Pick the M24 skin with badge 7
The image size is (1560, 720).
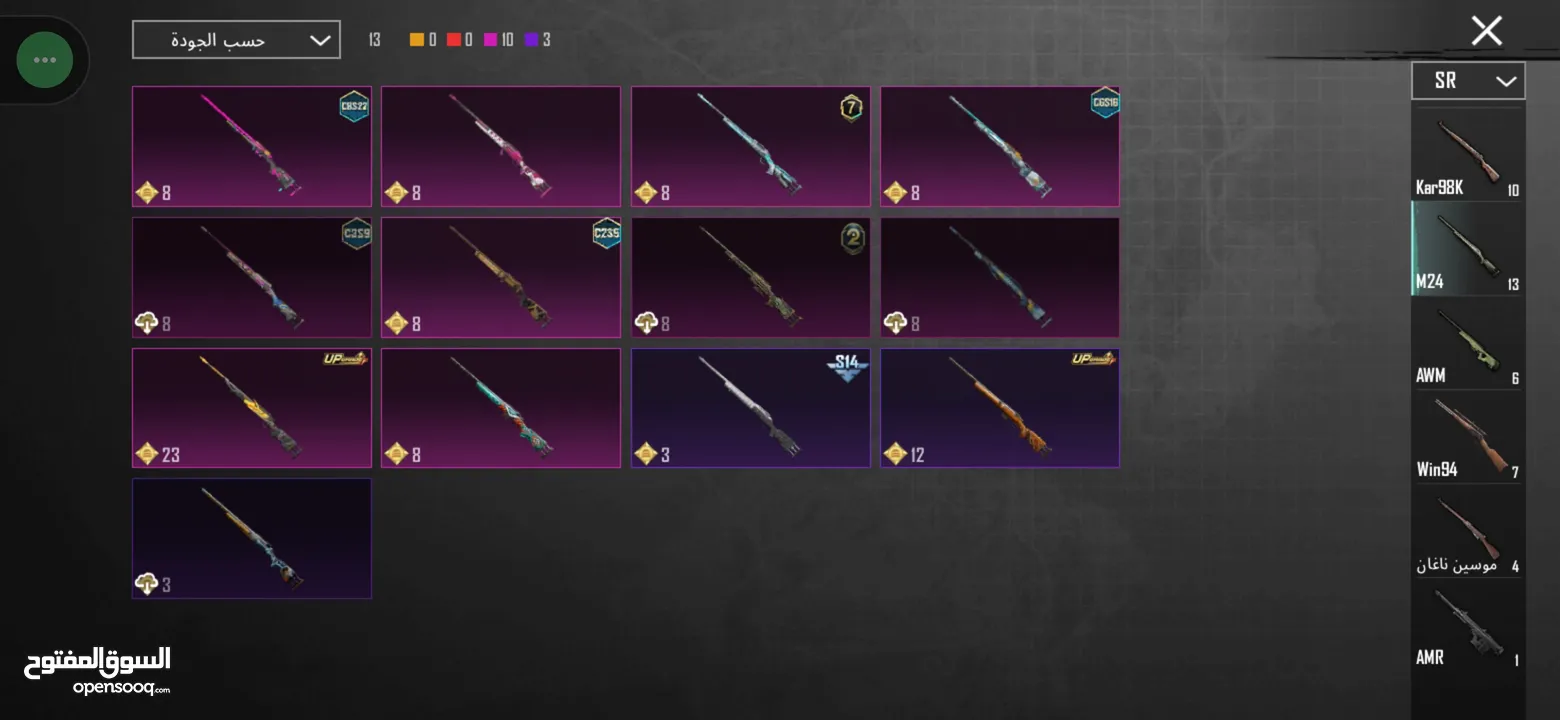[x=750, y=146]
